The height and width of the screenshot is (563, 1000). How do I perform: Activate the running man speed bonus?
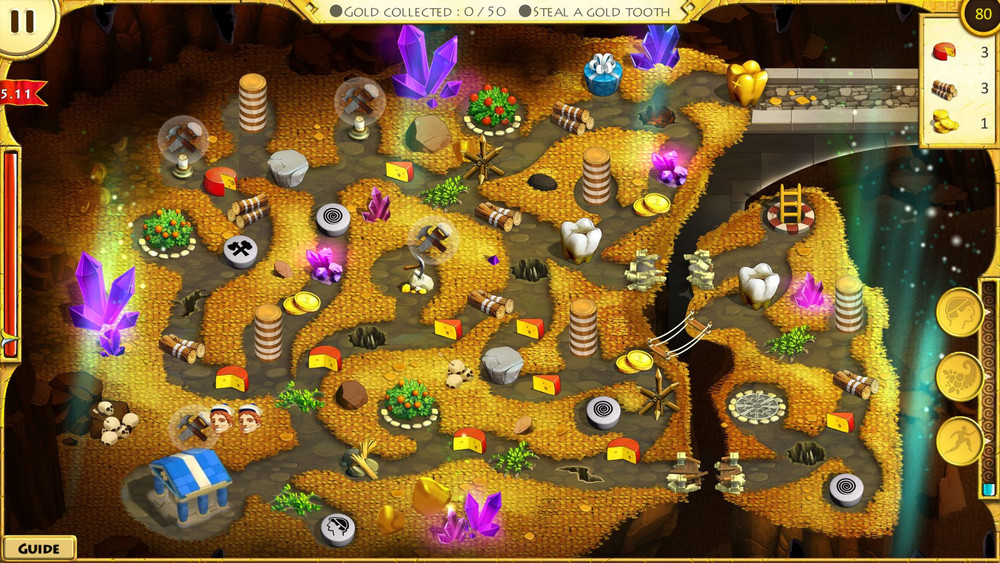[958, 441]
